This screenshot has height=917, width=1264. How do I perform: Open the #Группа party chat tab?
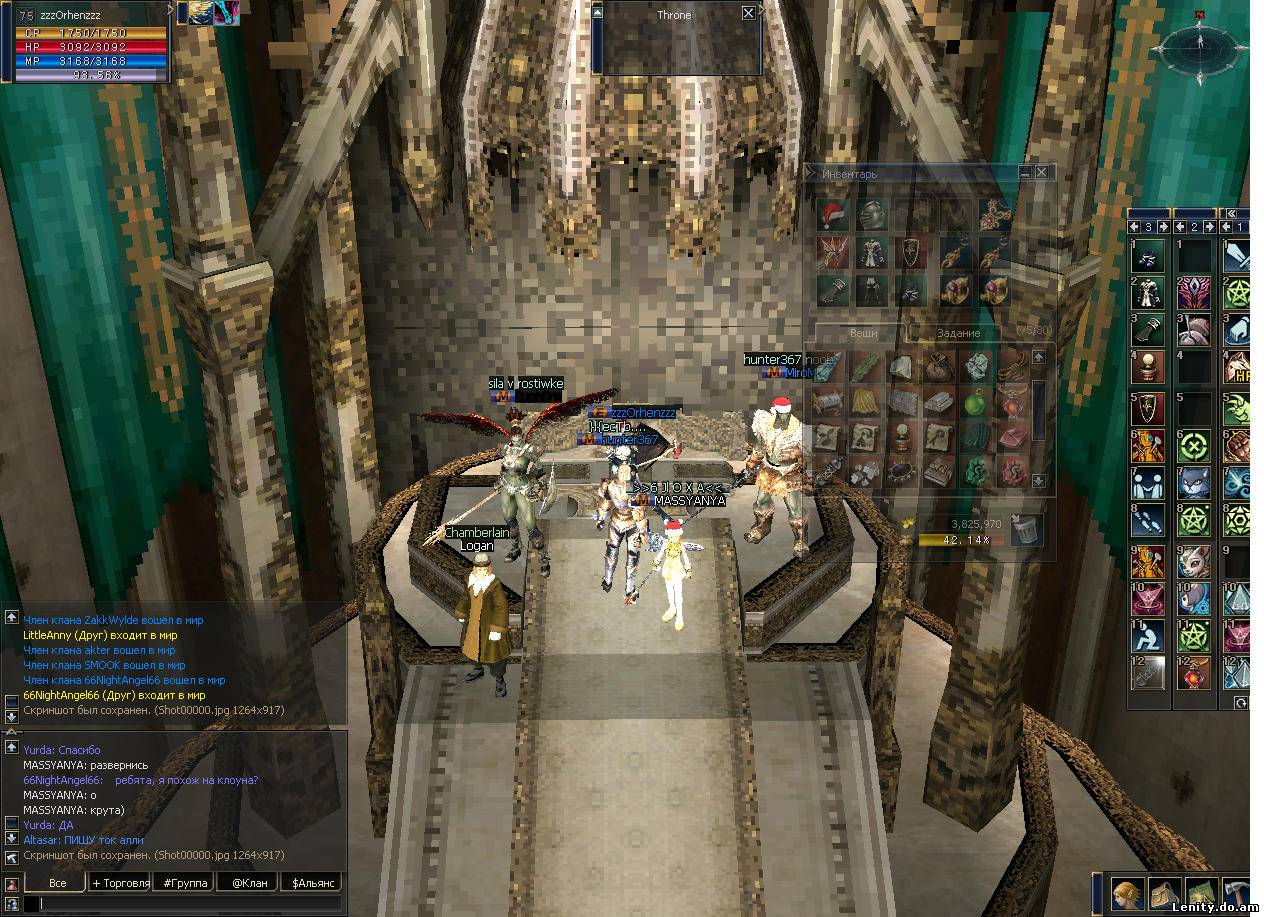point(185,883)
